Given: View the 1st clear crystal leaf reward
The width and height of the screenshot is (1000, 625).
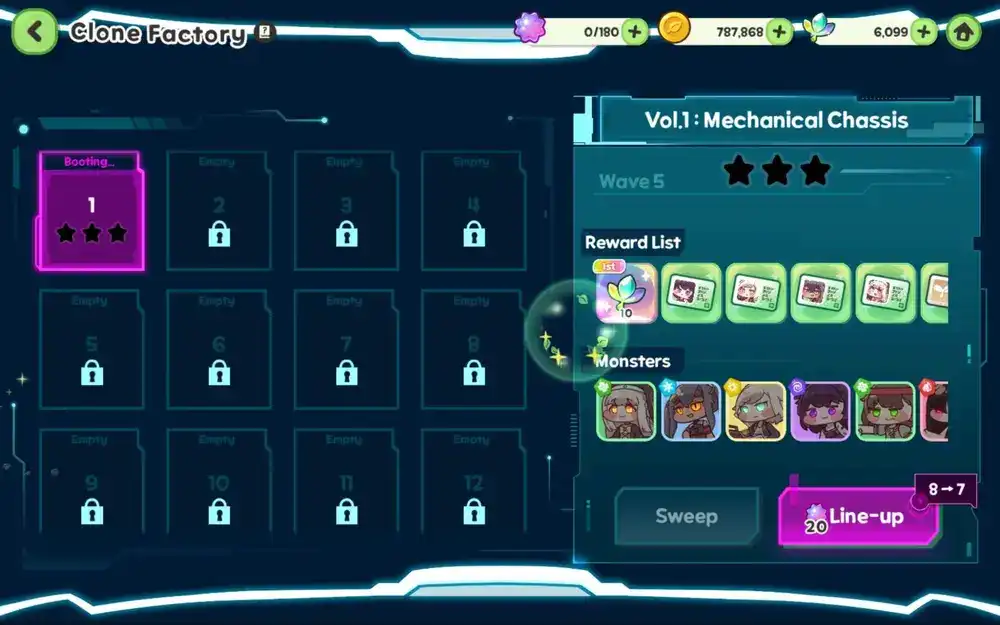Looking at the screenshot, I should [626, 293].
